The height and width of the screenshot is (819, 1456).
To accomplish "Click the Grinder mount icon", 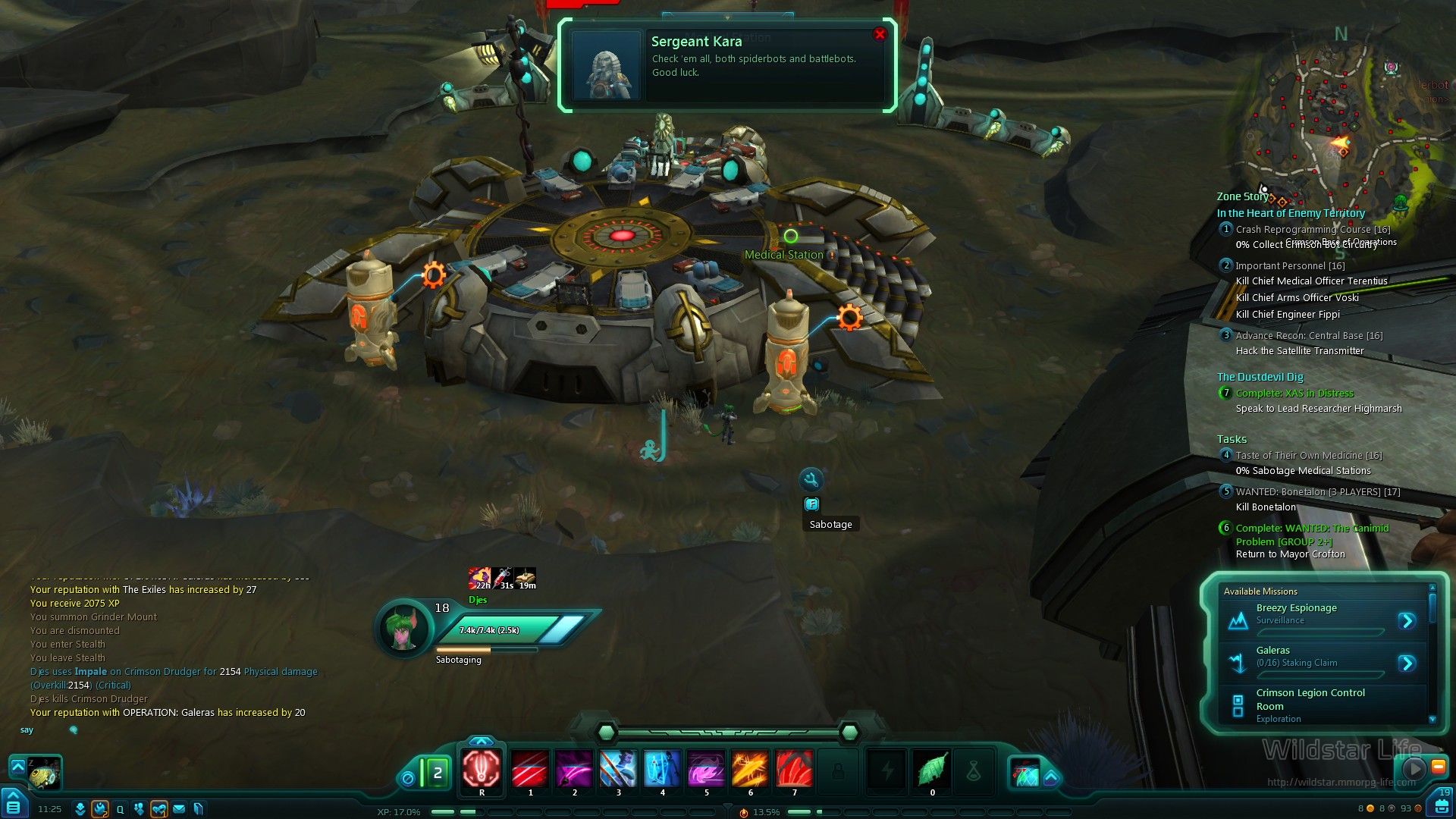I will point(44,773).
